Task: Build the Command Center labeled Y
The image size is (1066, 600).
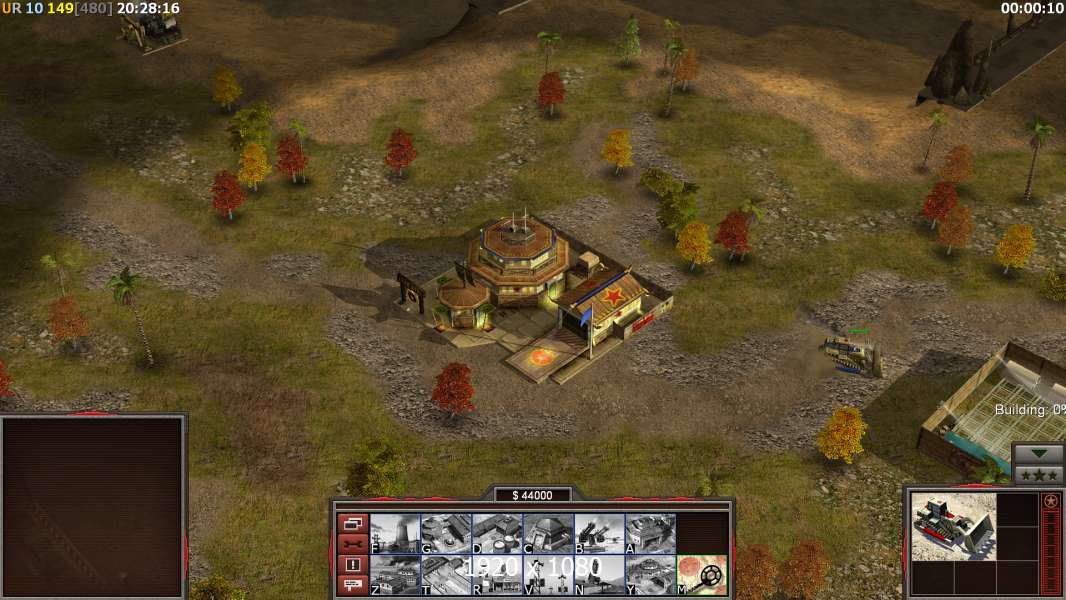Action: [650, 575]
